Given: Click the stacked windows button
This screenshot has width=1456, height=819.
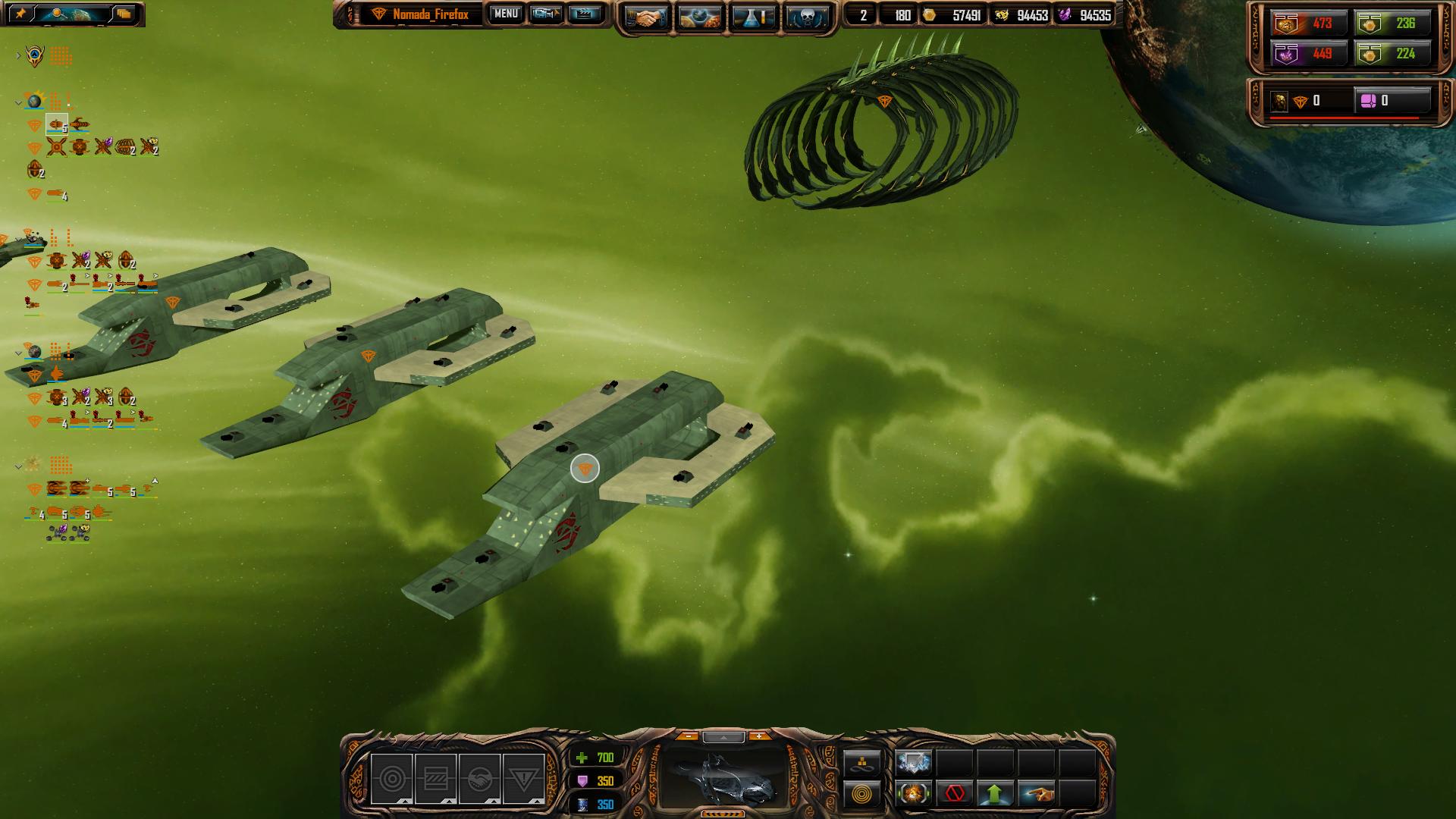Looking at the screenshot, I should (x=124, y=14).
